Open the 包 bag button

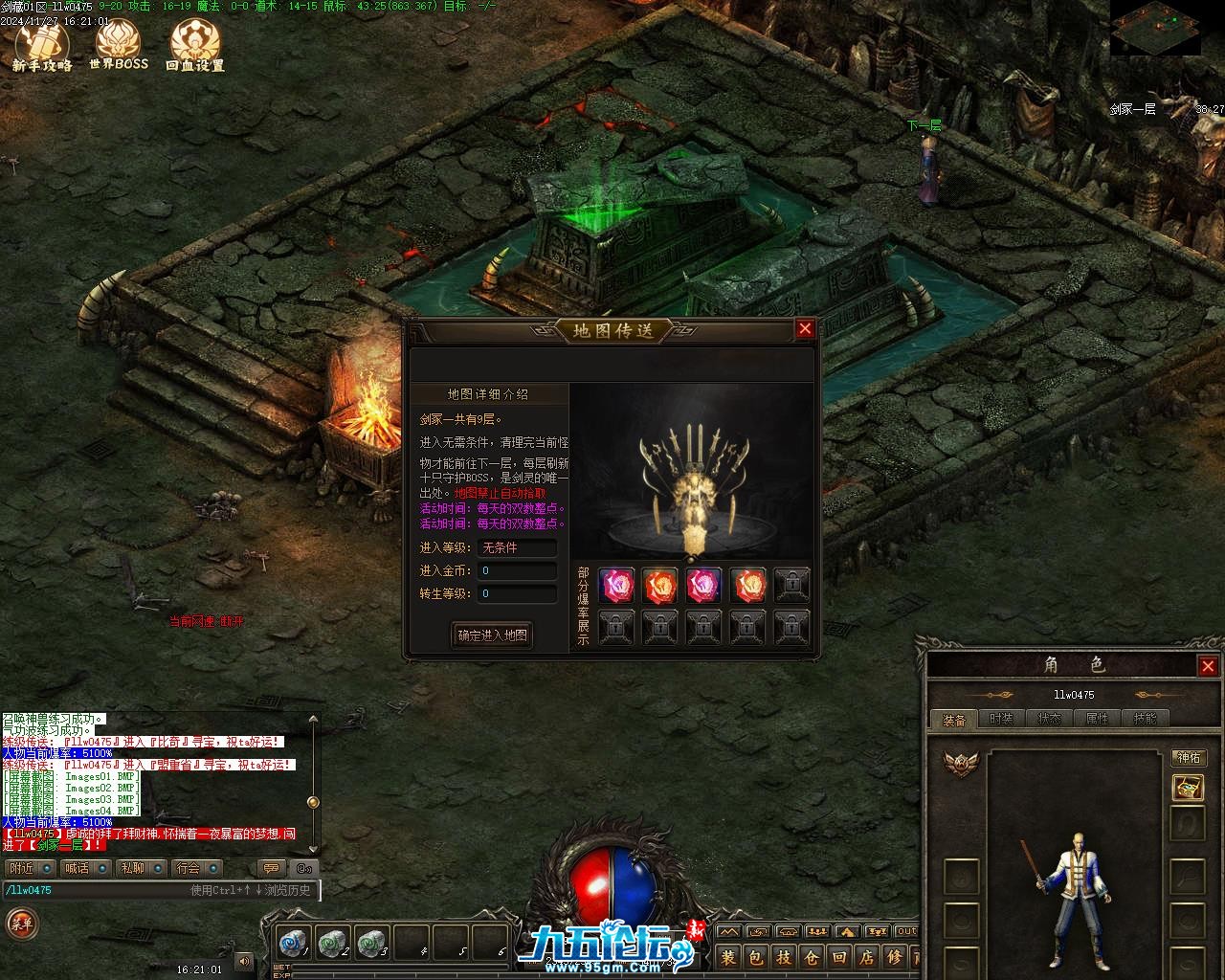pyautogui.click(x=756, y=957)
